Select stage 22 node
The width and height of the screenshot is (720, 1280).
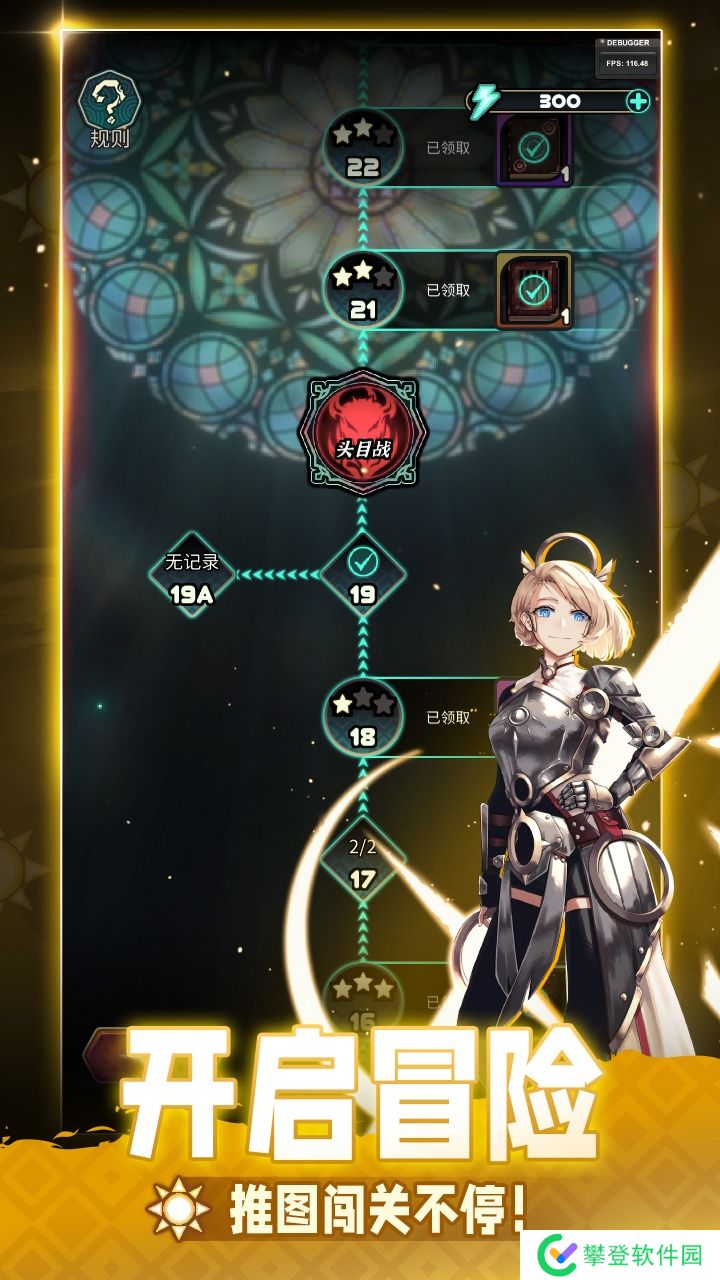362,149
